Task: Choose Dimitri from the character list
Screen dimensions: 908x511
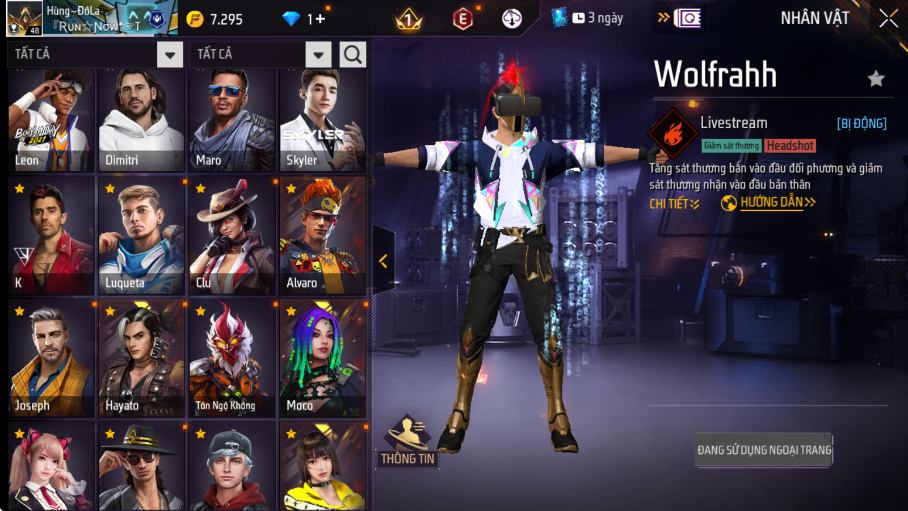Action: 141,120
